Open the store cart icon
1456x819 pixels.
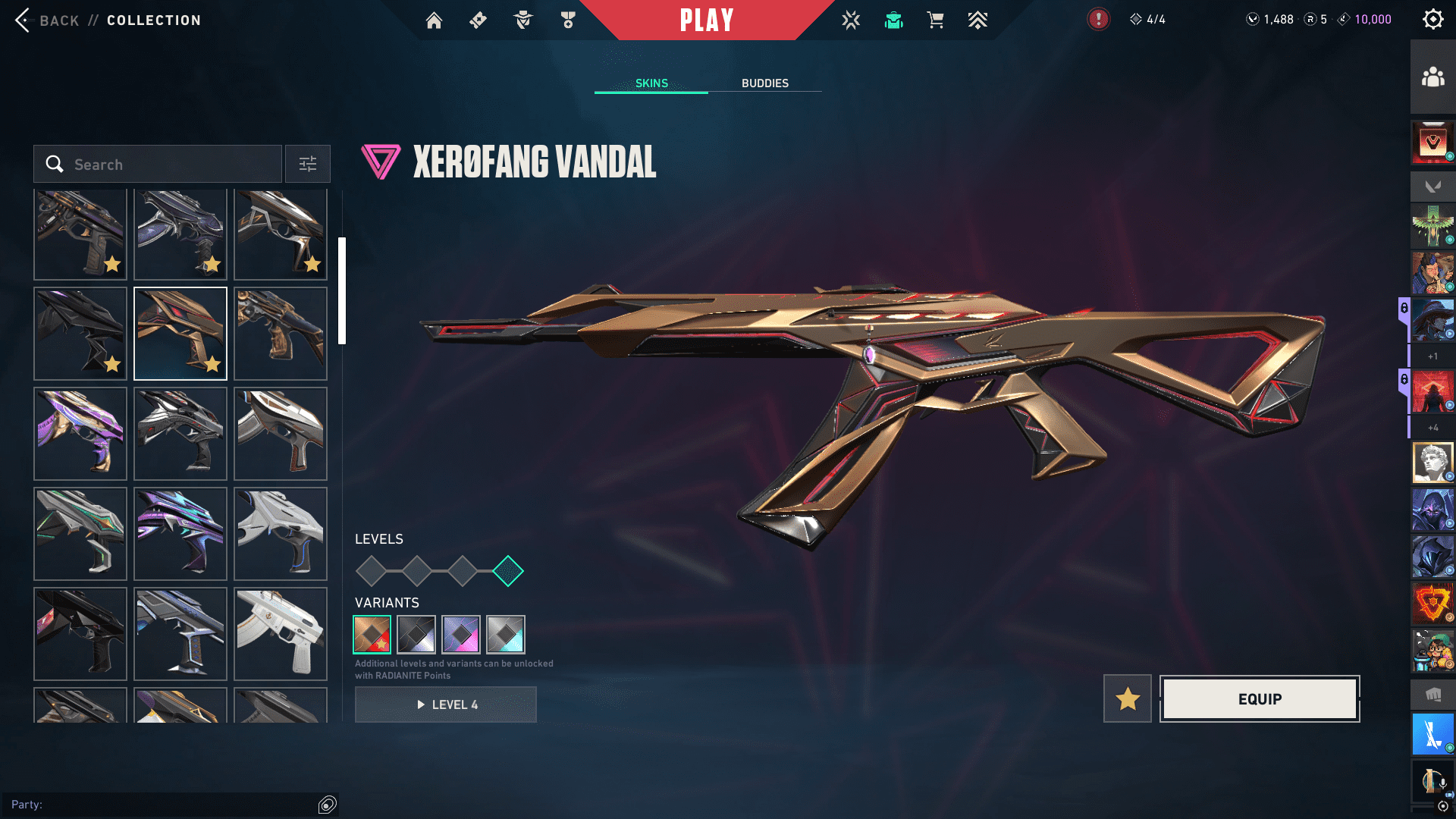935,20
